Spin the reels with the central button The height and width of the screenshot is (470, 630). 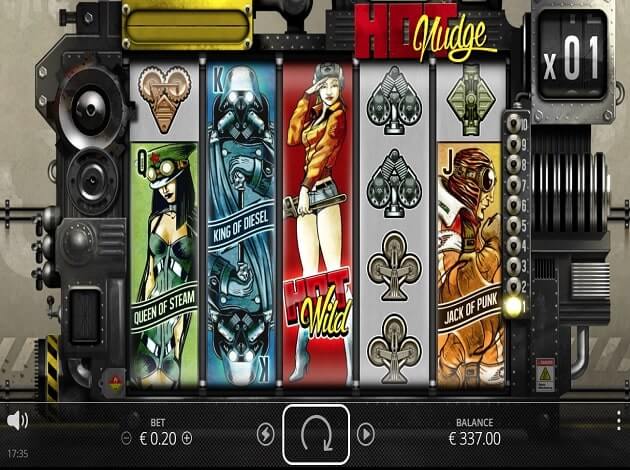[315, 435]
